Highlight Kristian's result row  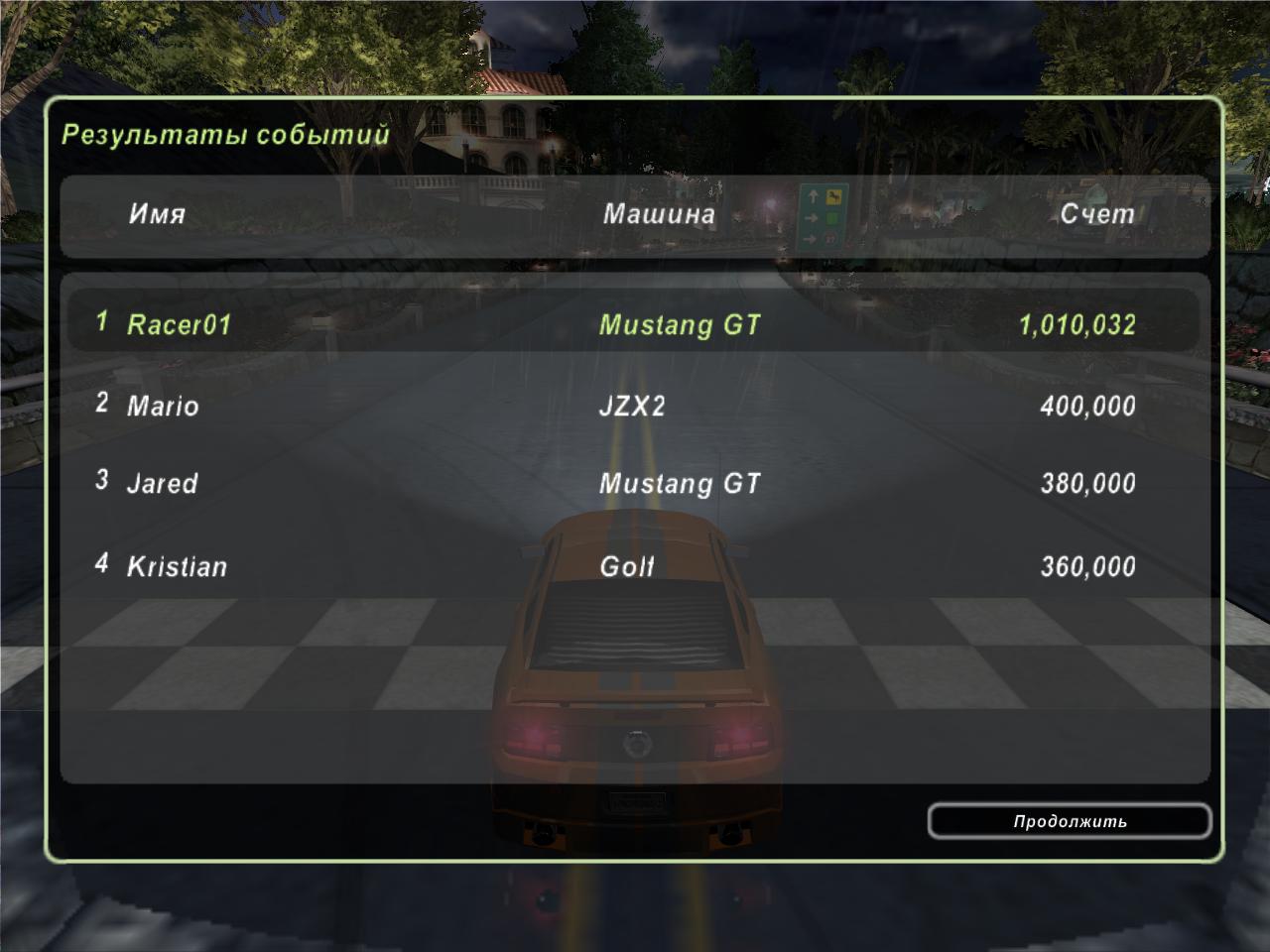click(633, 566)
